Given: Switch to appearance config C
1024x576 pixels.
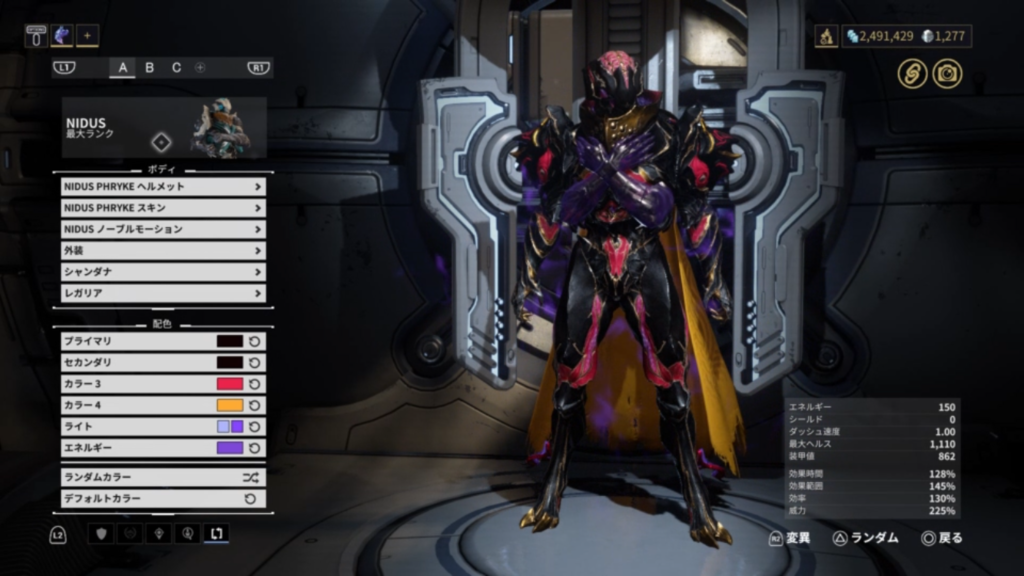Looking at the screenshot, I should pos(176,68).
